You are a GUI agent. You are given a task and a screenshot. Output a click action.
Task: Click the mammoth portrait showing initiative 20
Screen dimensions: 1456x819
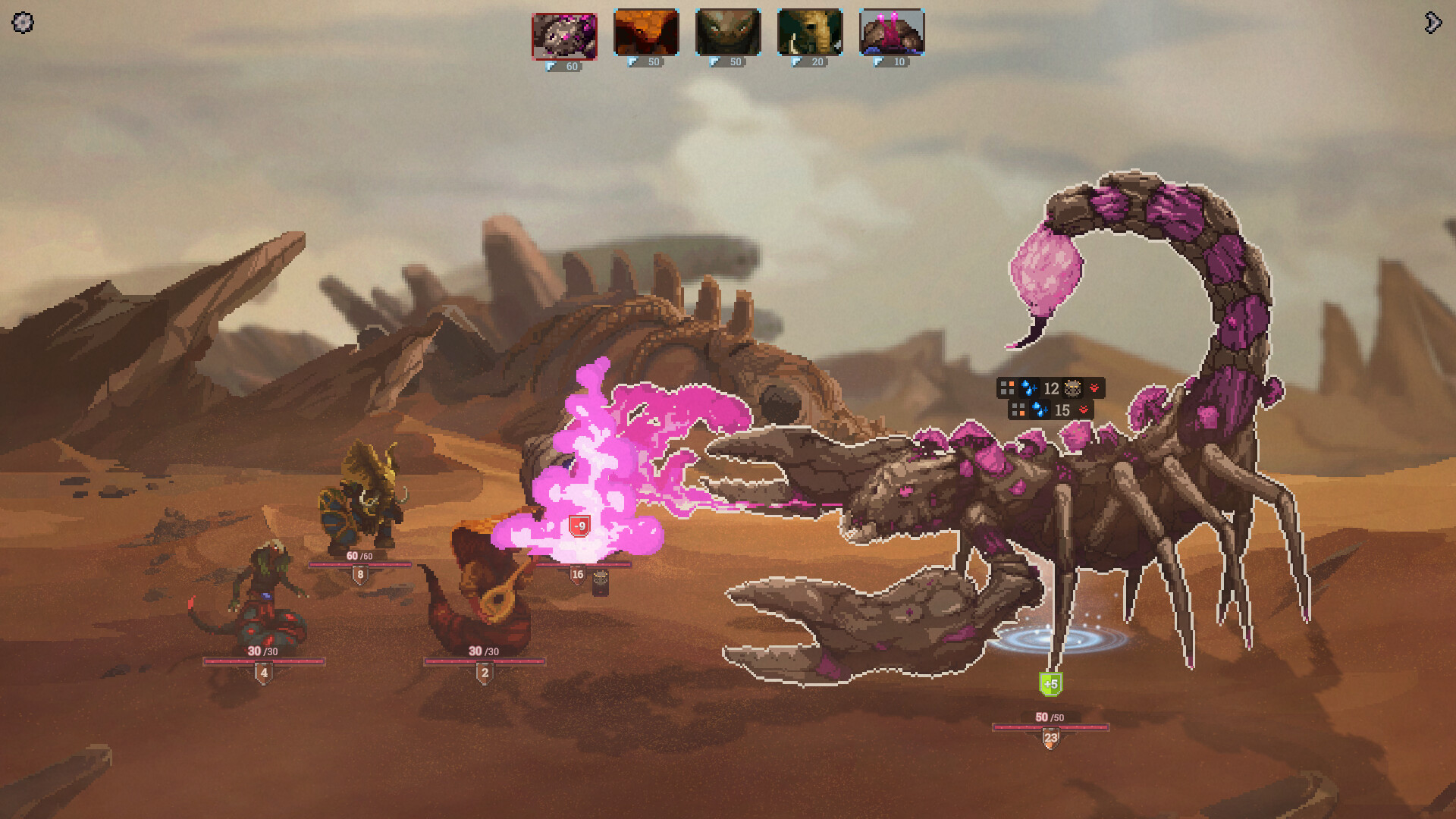pyautogui.click(x=808, y=33)
